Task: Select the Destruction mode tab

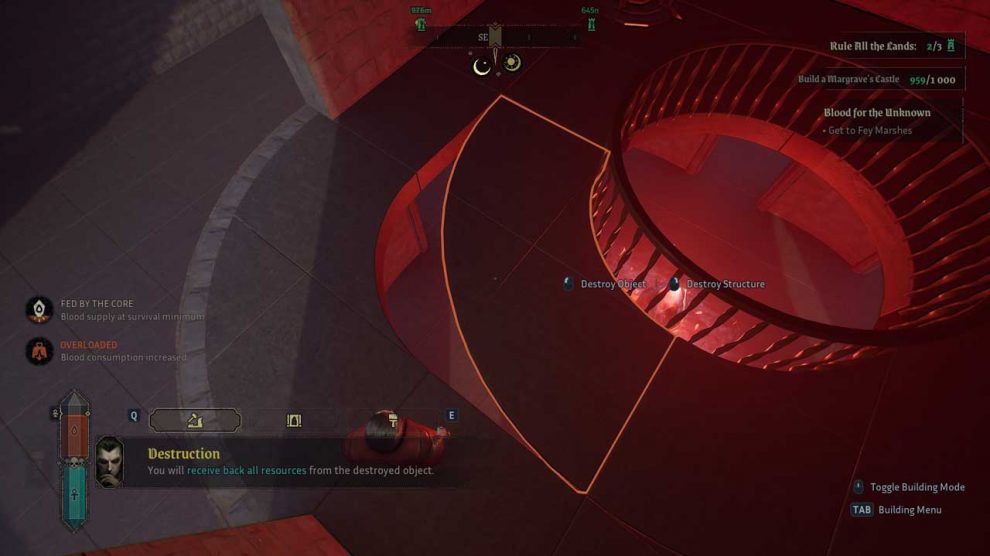Action: (195, 420)
